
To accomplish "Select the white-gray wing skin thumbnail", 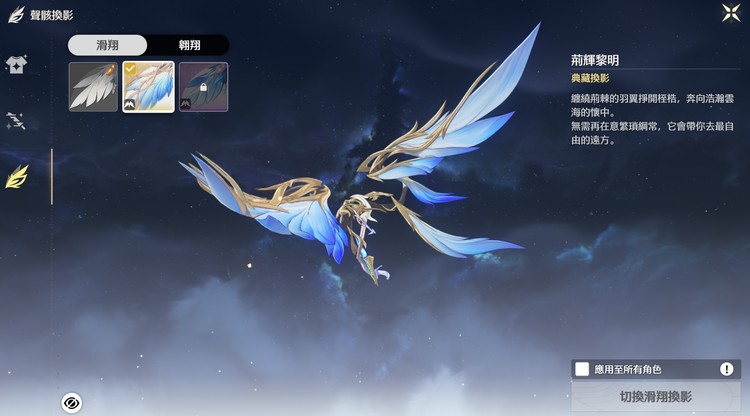I will point(94,87).
